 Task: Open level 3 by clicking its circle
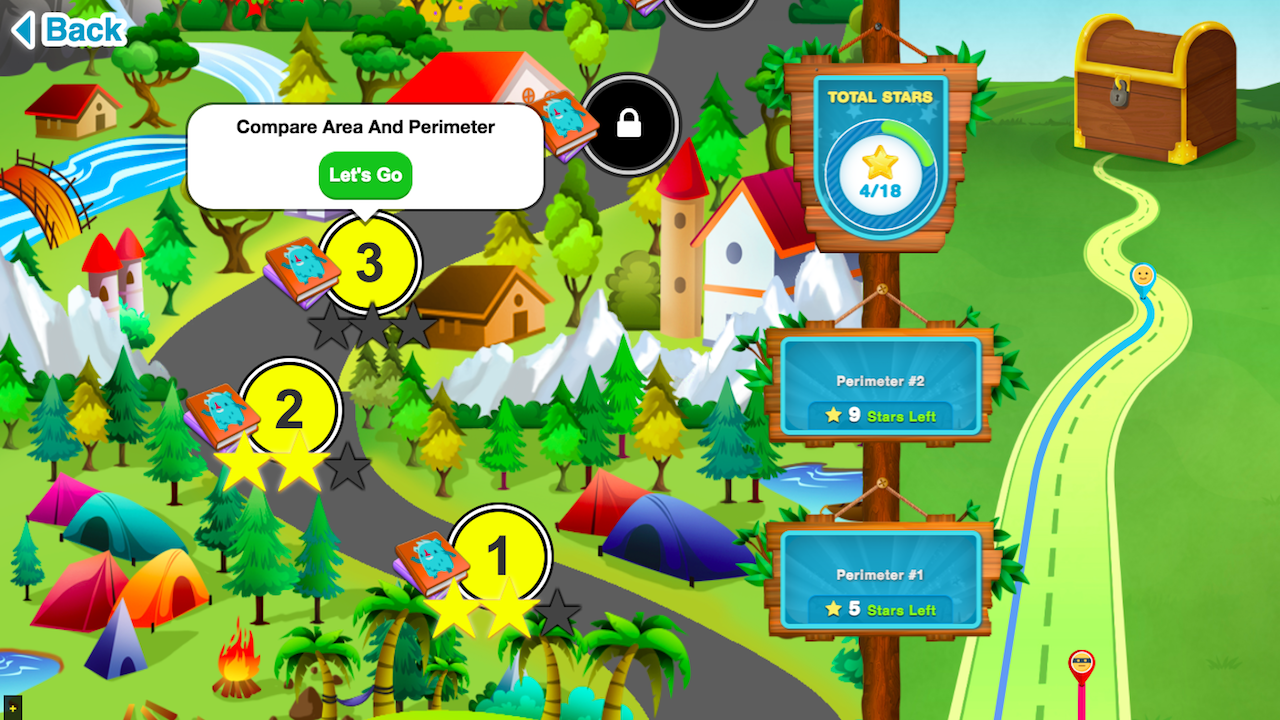368,260
